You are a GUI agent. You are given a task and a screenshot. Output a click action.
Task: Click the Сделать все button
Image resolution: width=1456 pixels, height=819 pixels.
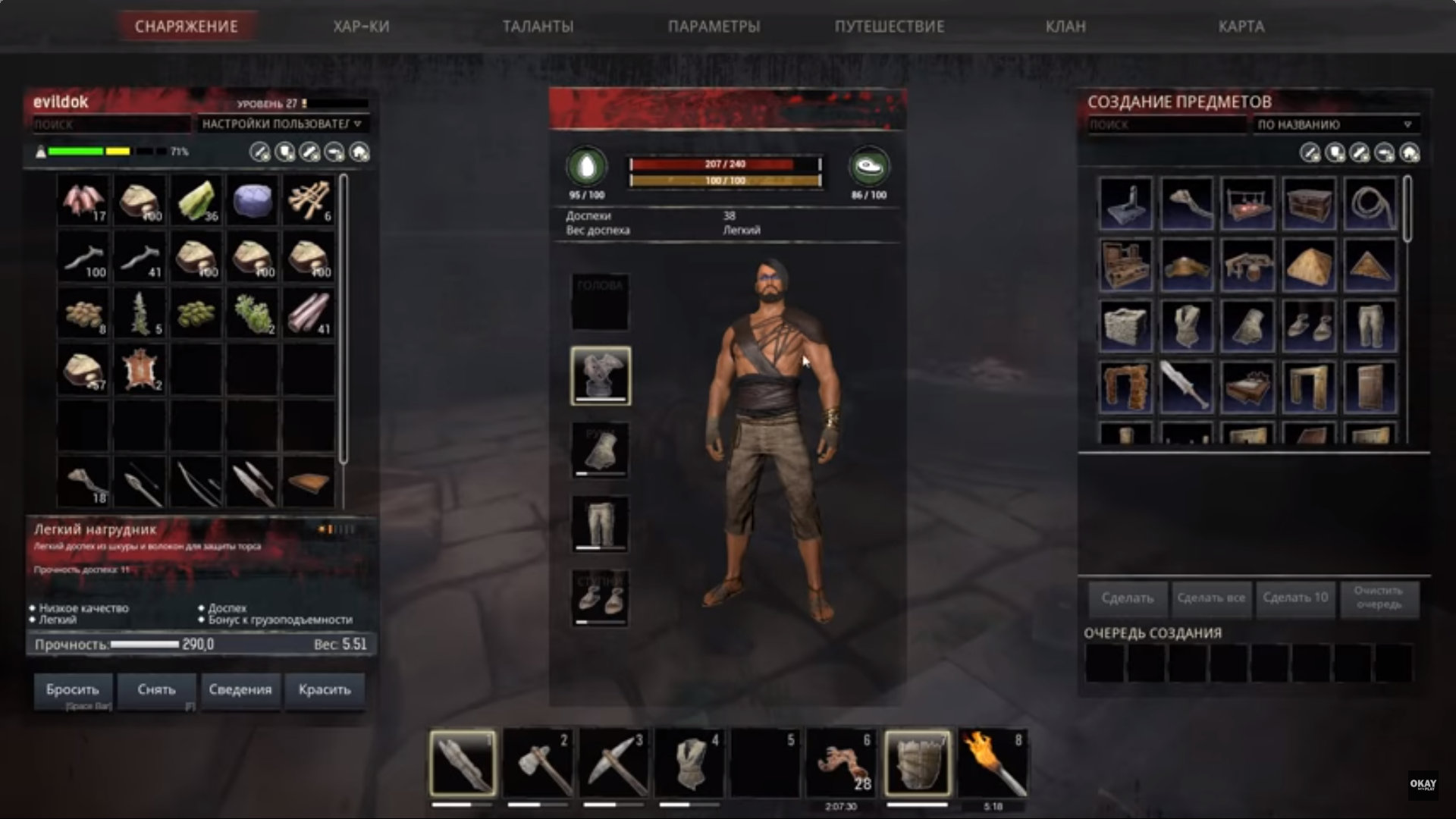[x=1211, y=598]
